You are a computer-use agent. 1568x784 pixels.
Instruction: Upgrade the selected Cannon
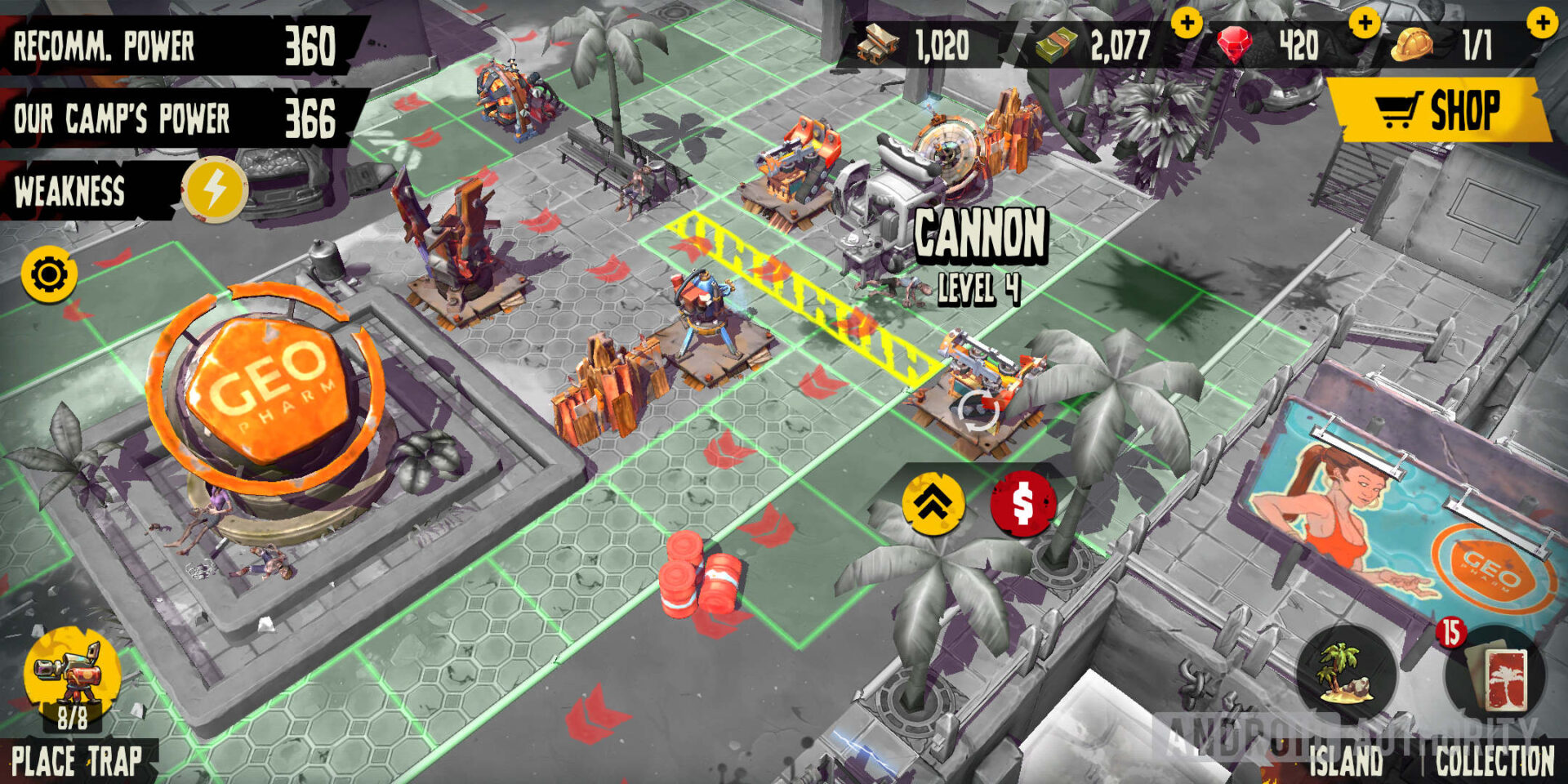933,504
